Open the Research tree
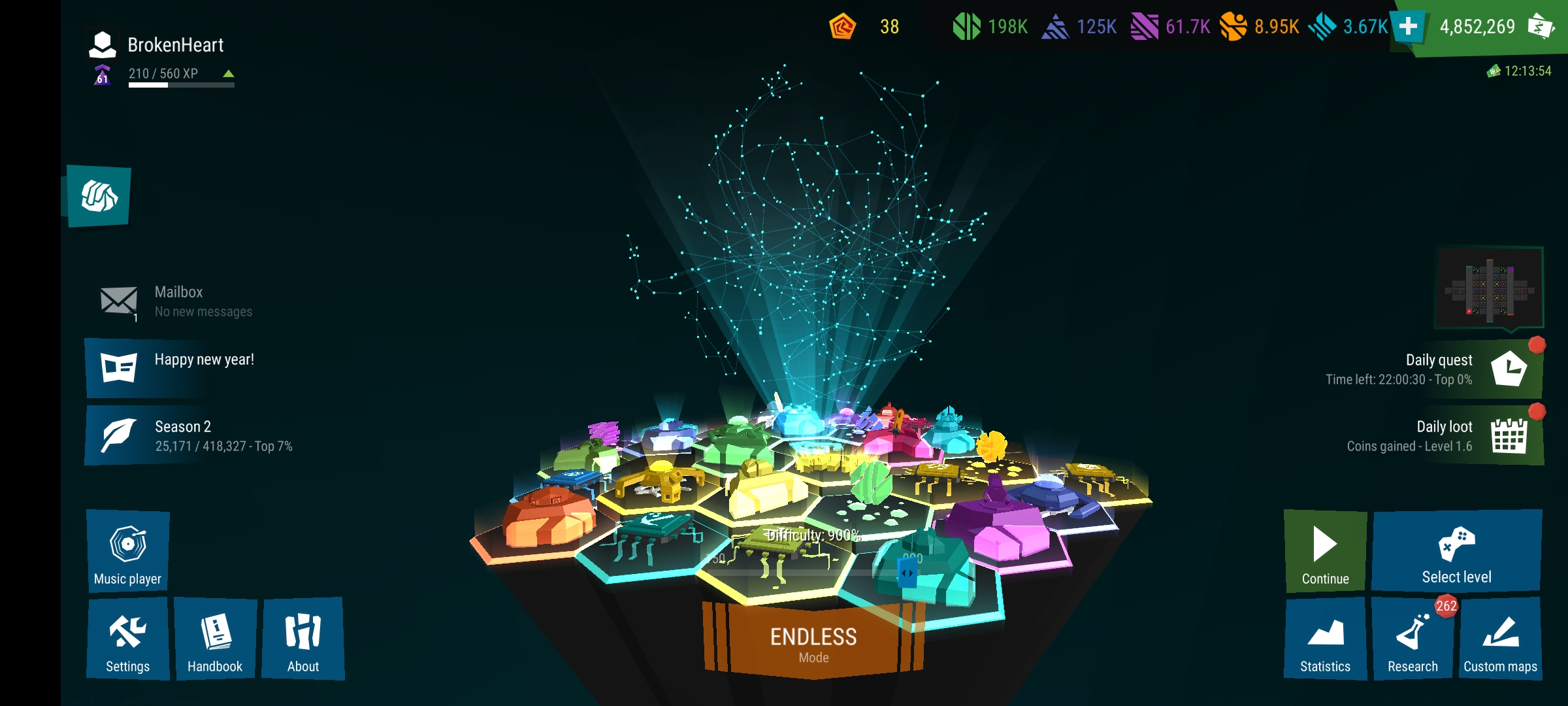Viewport: 1568px width, 706px height. click(x=1413, y=639)
